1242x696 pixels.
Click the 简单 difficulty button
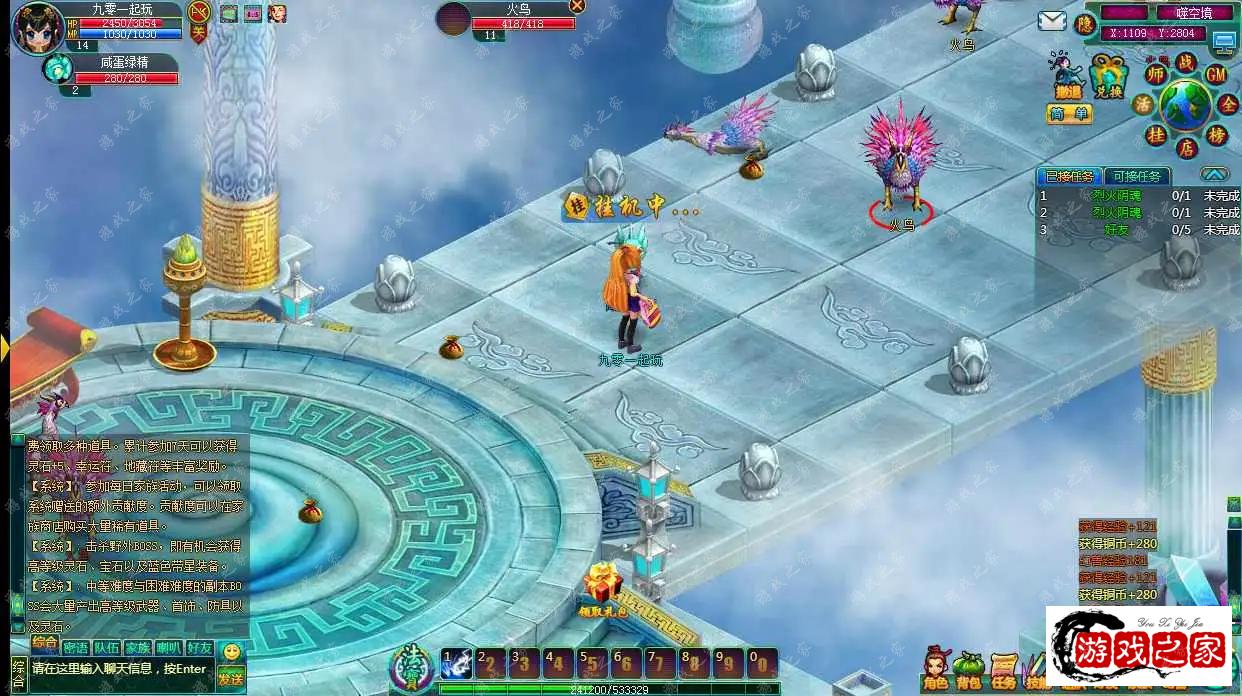1069,114
